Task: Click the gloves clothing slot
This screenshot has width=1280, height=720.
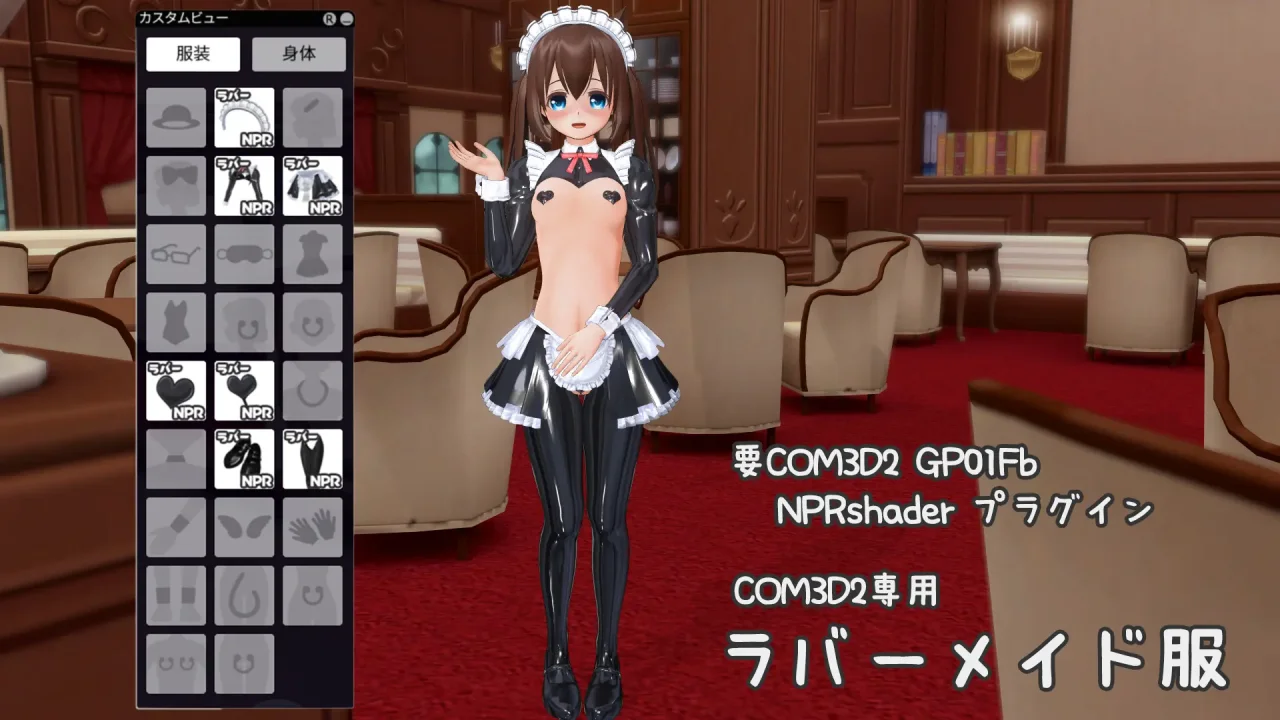Action: pyautogui.click(x=313, y=525)
